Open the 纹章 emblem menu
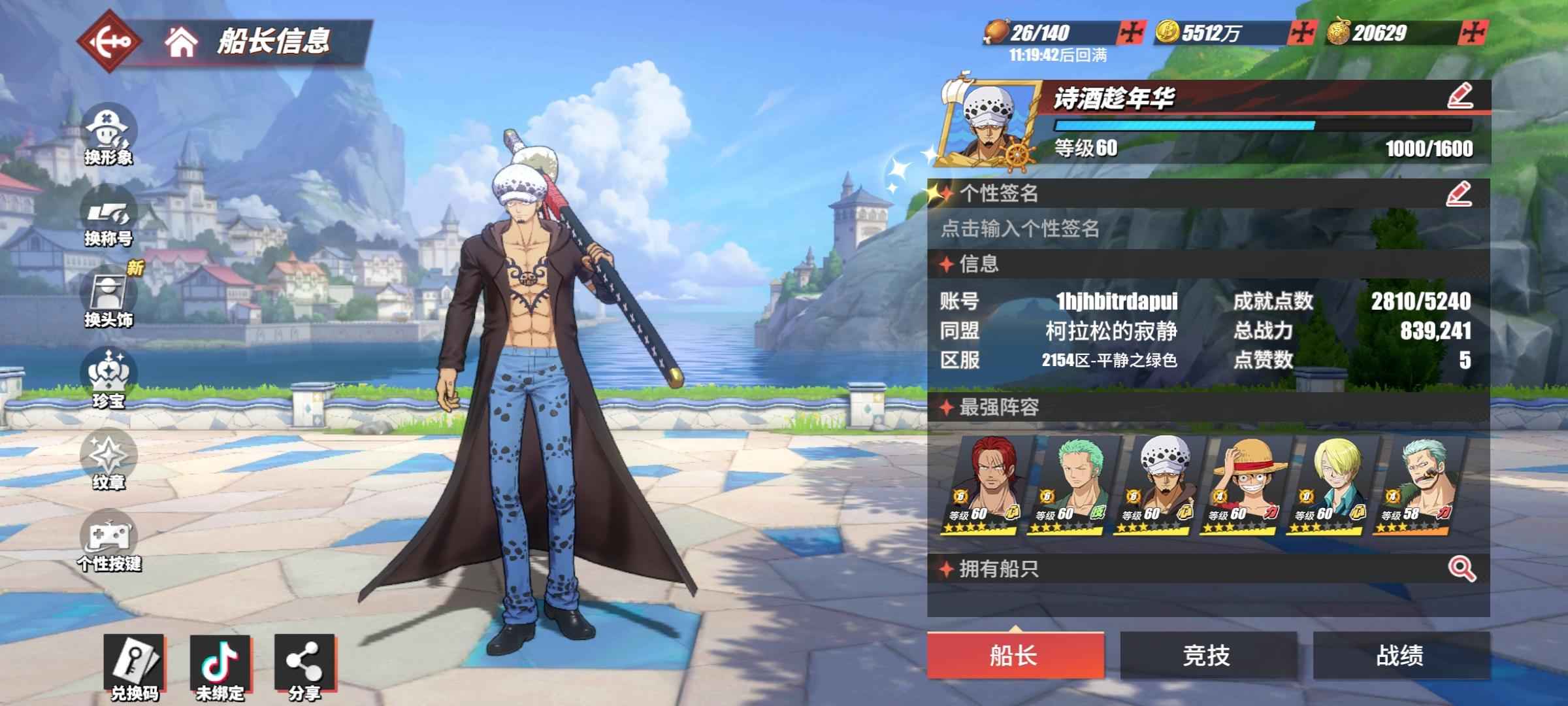Viewport: 1568px width, 706px height. pyautogui.click(x=108, y=462)
